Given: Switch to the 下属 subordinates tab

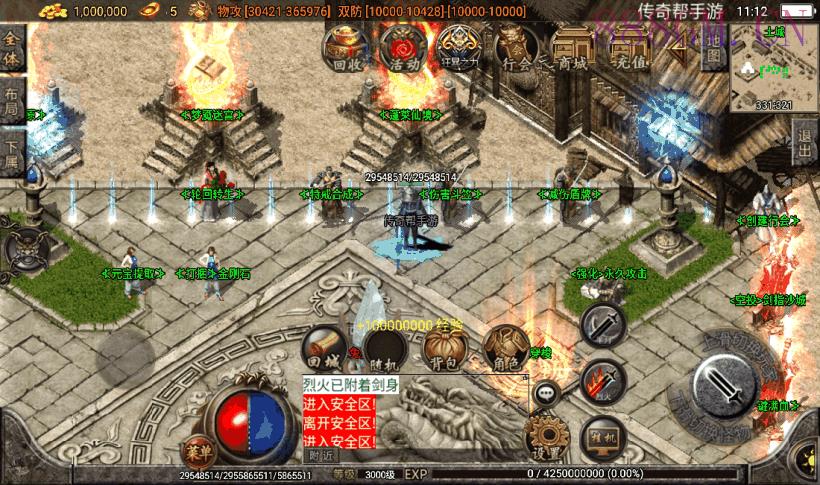Looking at the screenshot, I should (11, 155).
